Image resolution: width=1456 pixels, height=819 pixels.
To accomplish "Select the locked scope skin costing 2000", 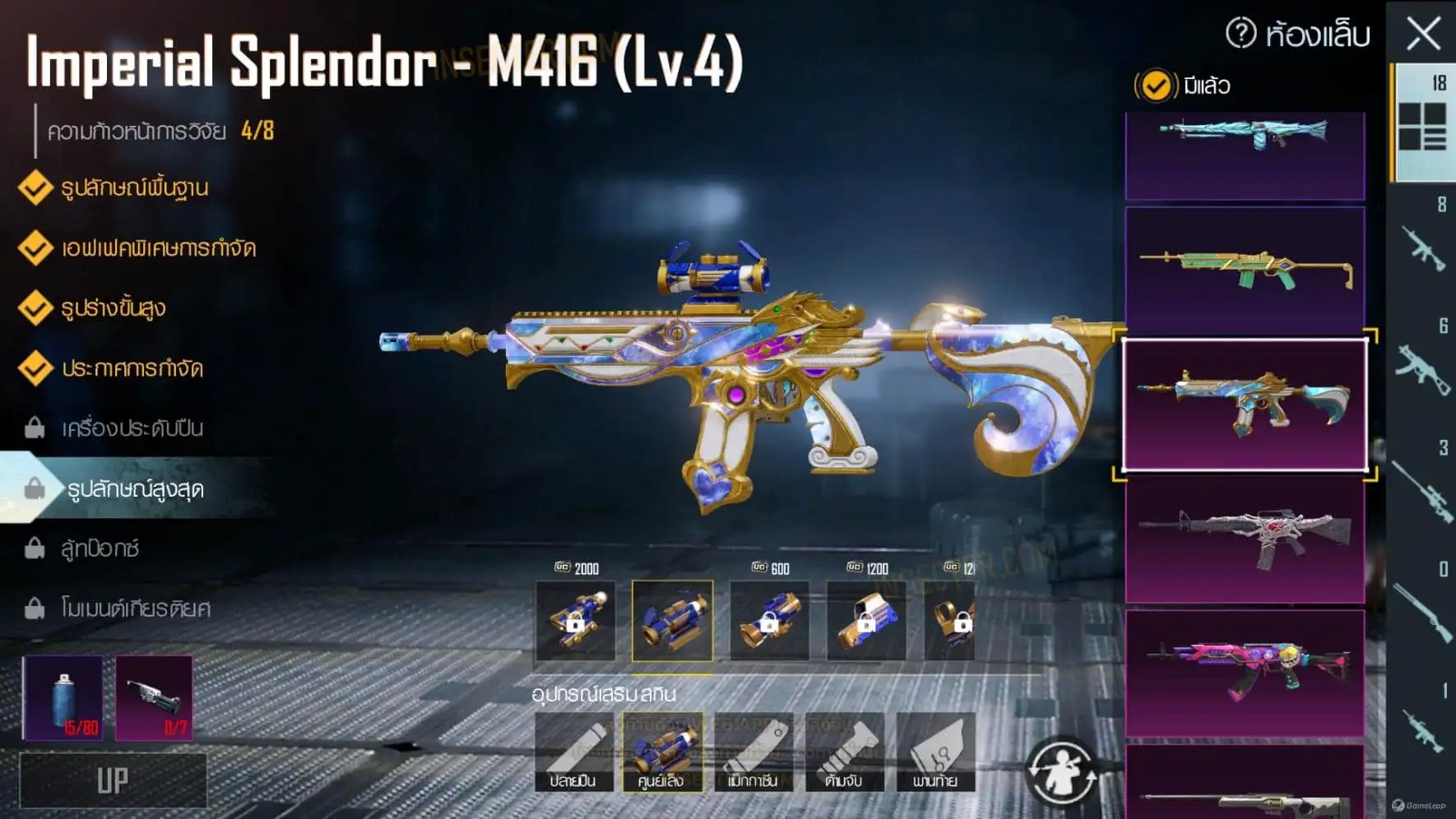I will pos(575,621).
